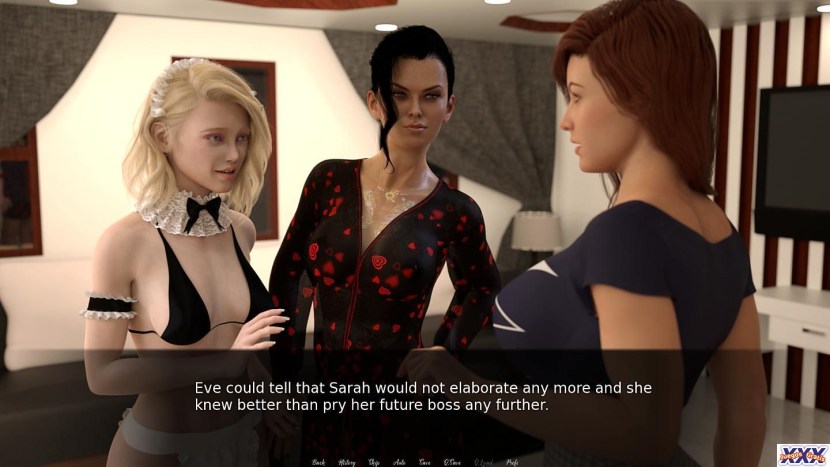The image size is (830, 467).
Task: Click the XXX watermark logo in the corner
Action: [x=803, y=455]
